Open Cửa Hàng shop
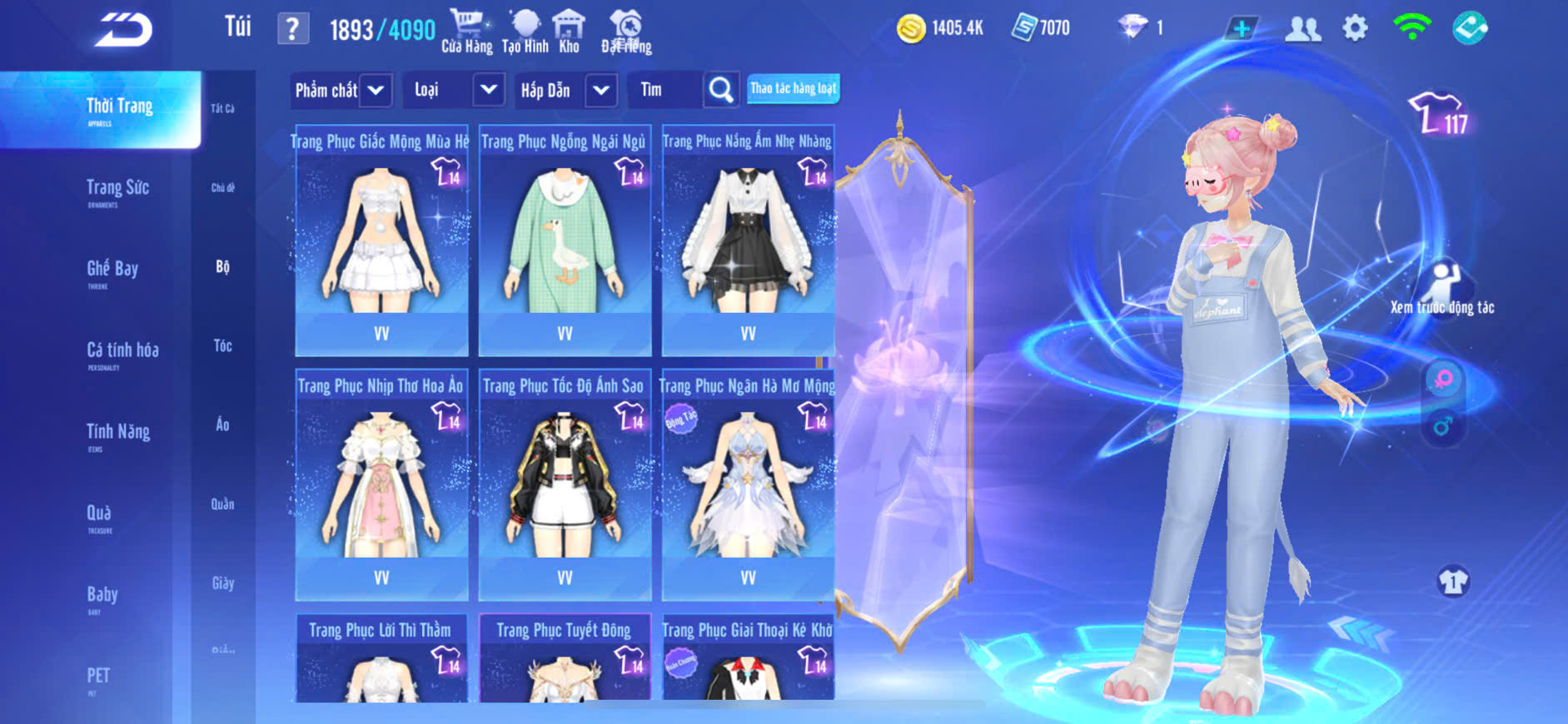The image size is (1568, 724). [x=466, y=32]
